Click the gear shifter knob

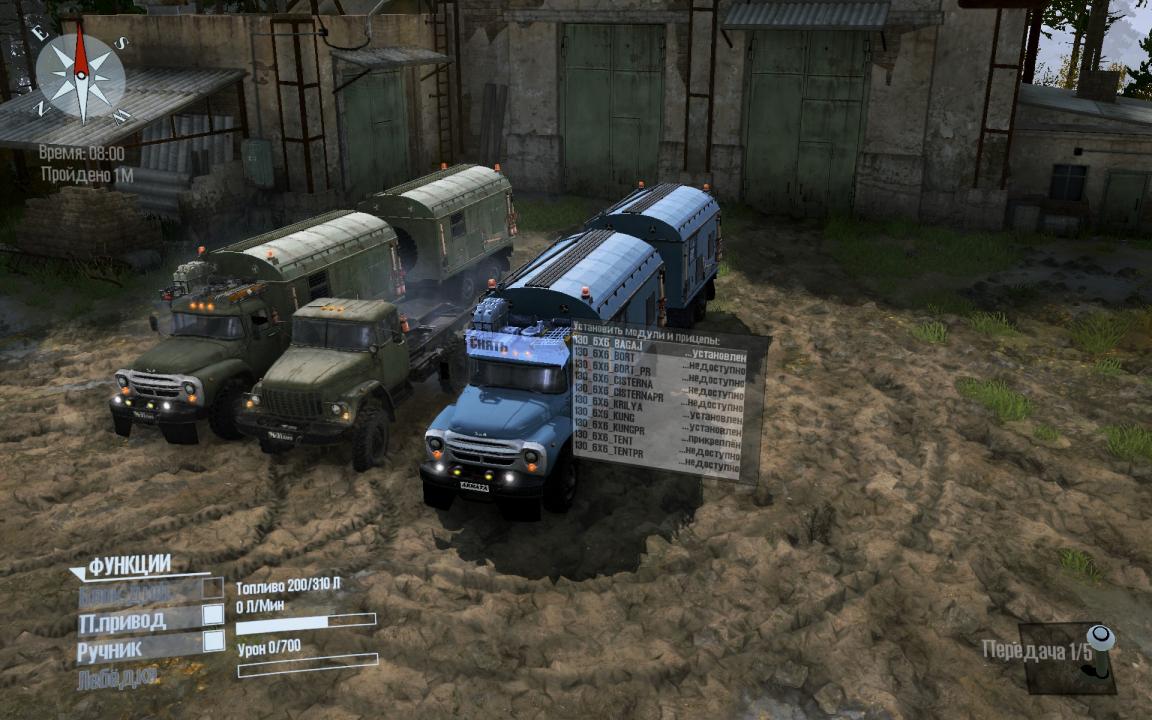[1100, 637]
